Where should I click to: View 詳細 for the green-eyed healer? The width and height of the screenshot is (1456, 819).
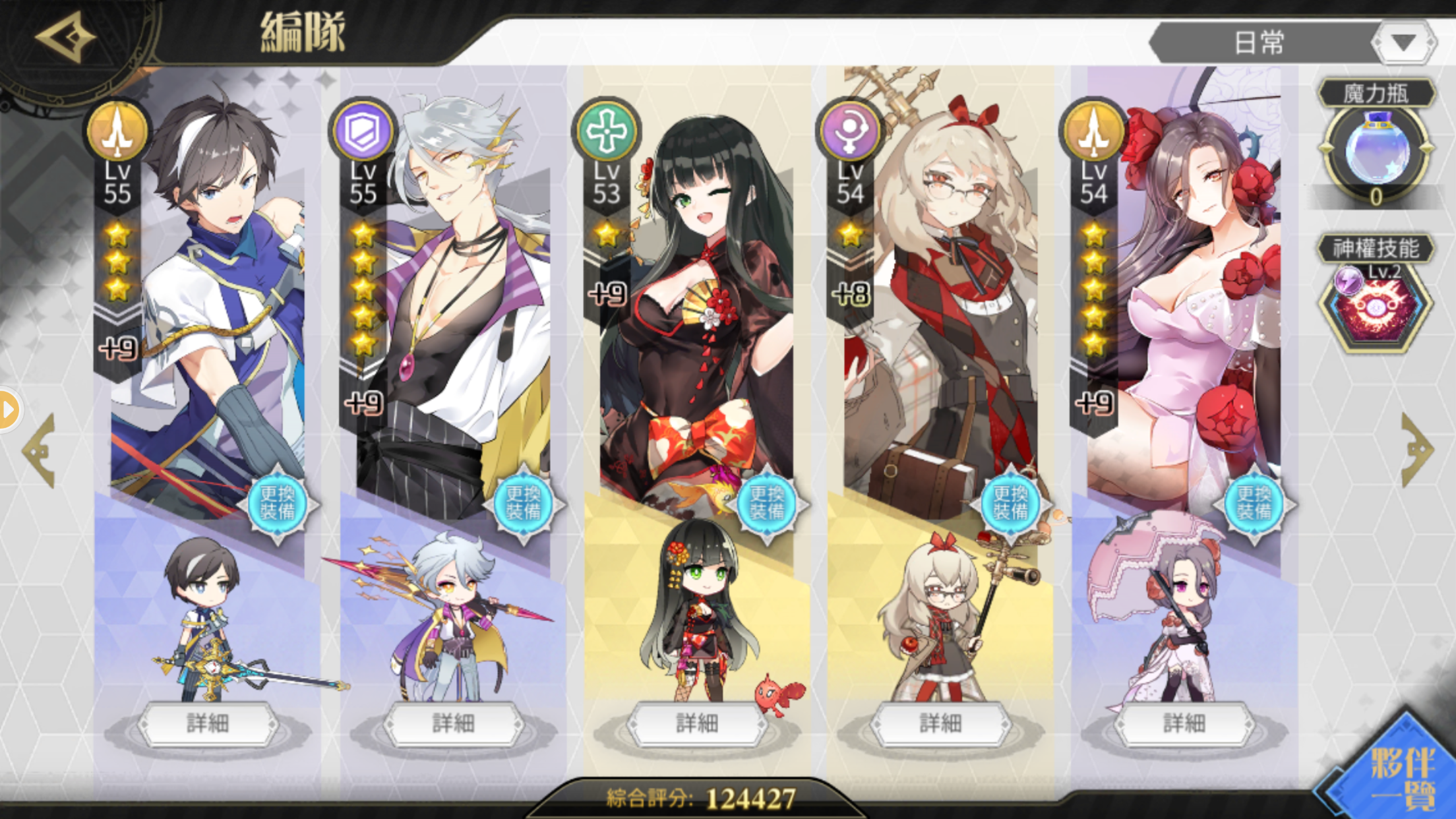coord(696,723)
